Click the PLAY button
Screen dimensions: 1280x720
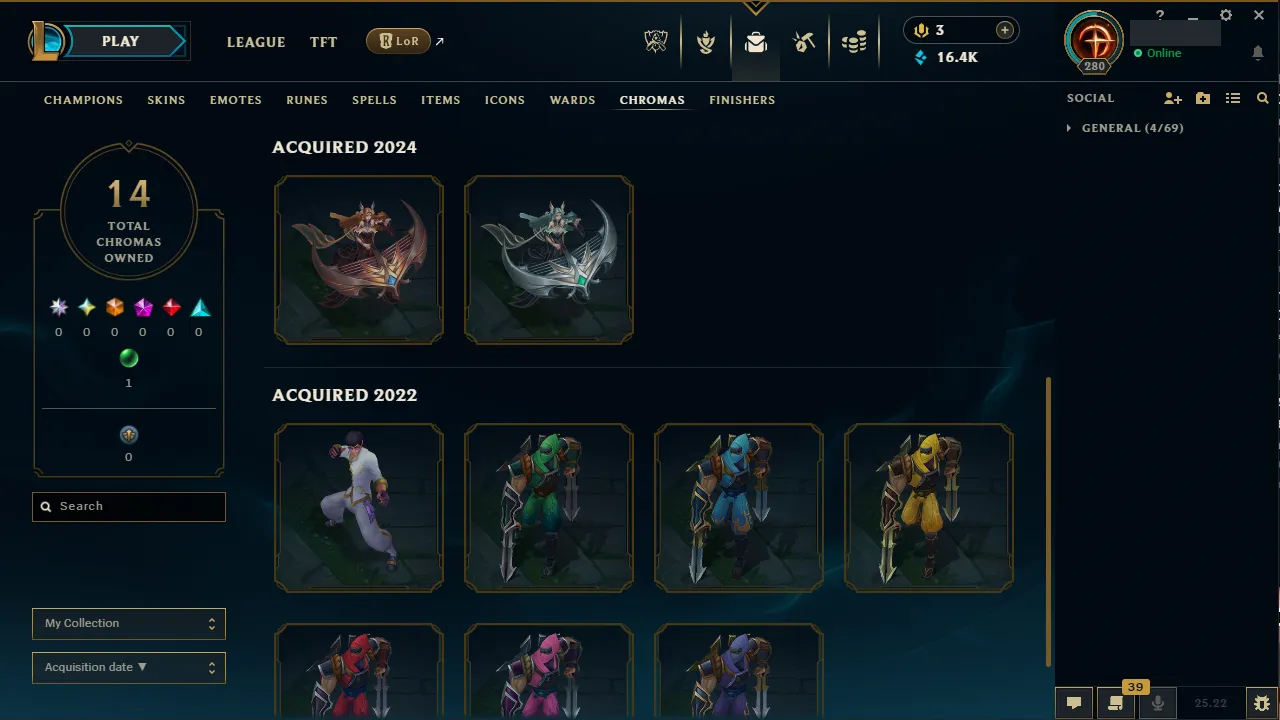coord(120,41)
